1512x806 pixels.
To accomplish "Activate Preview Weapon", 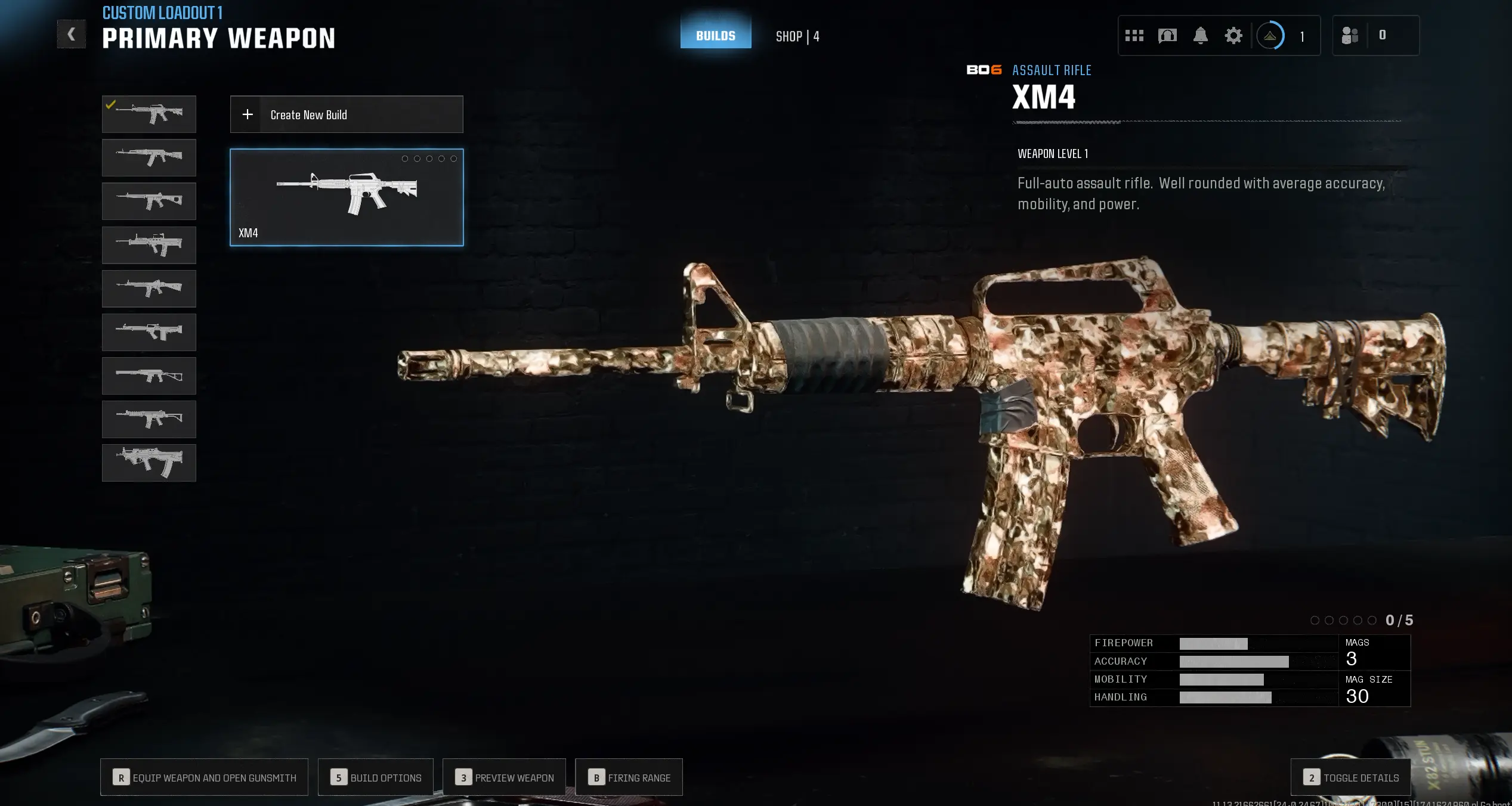I will pyautogui.click(x=504, y=777).
